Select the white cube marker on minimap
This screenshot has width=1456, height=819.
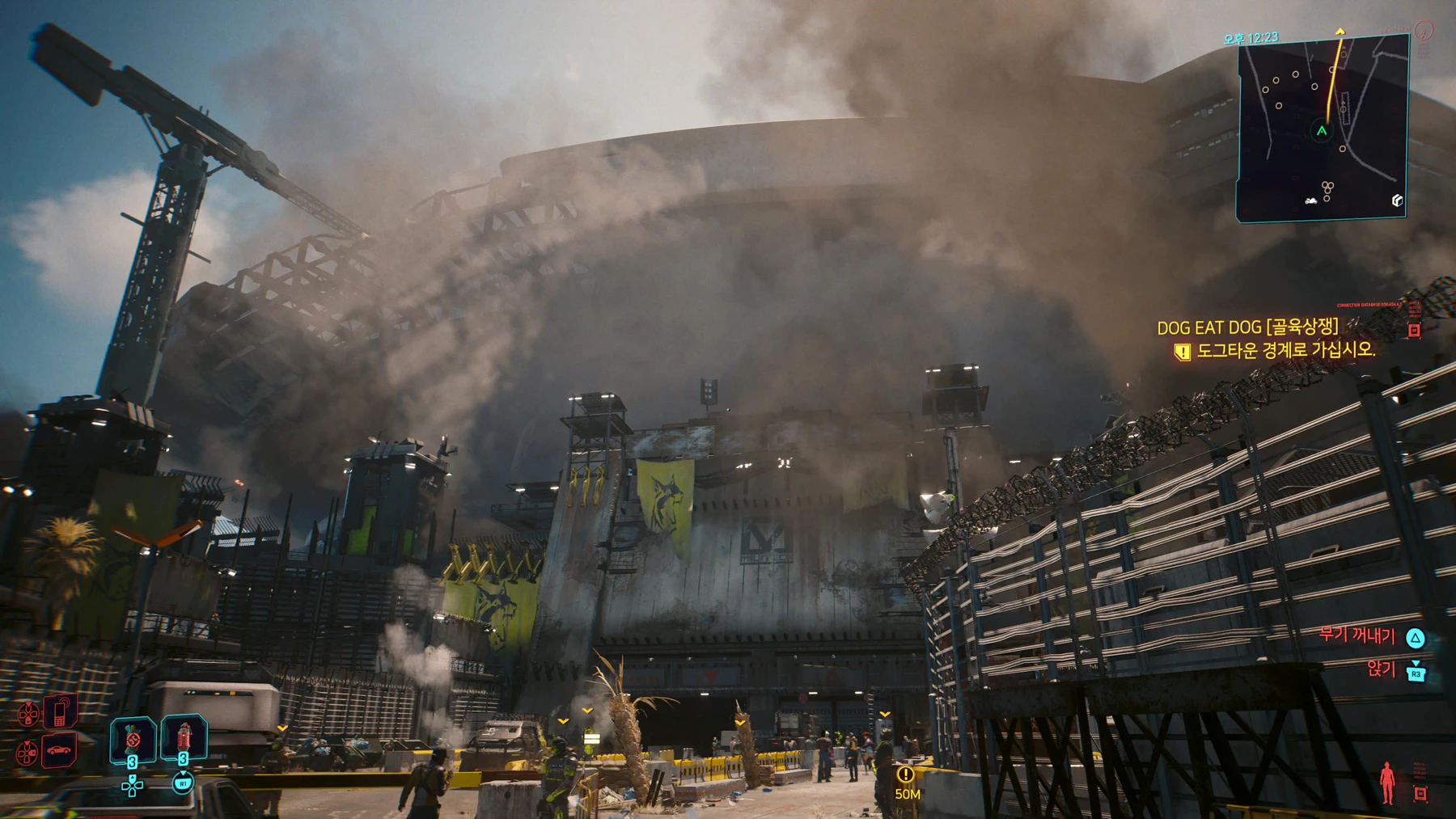1397,201
